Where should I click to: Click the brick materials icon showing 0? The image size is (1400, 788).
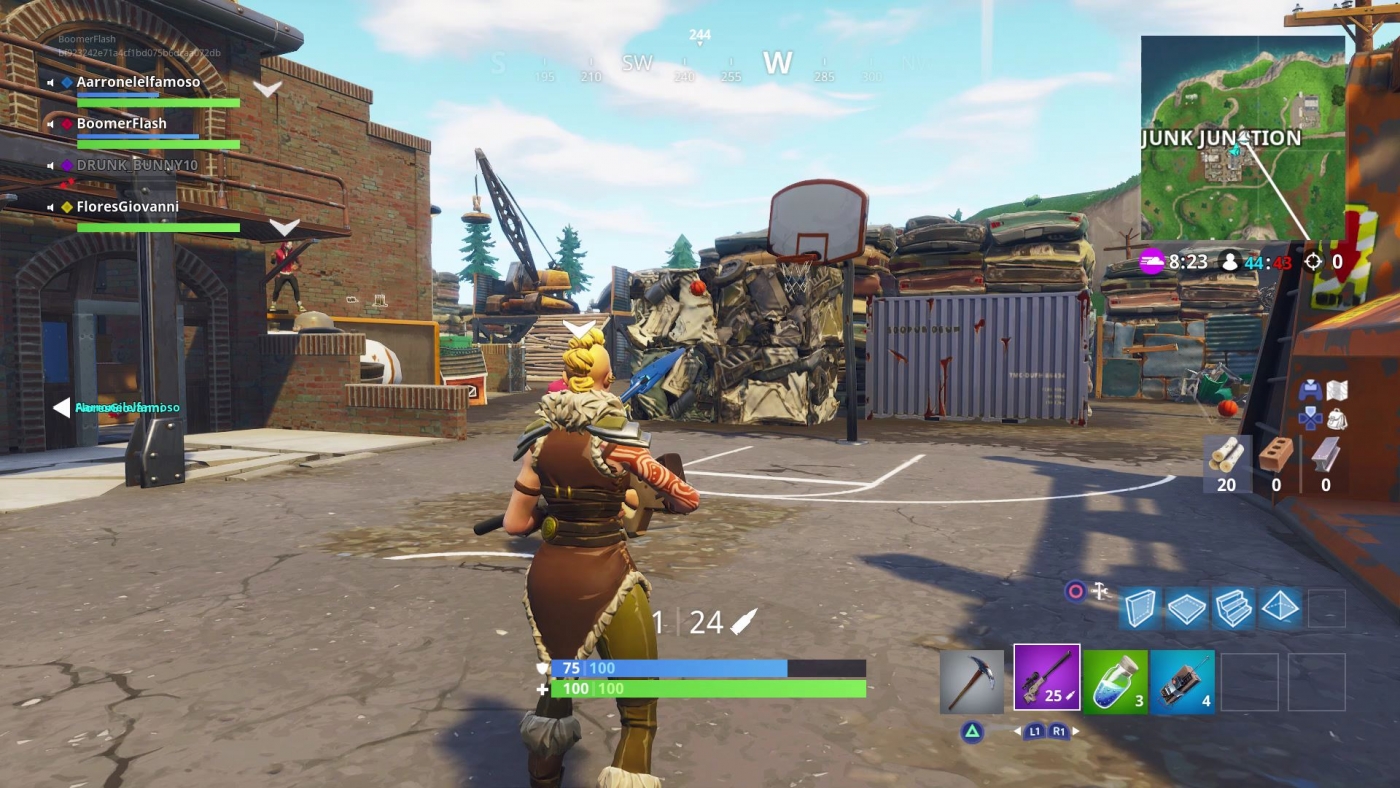click(x=1274, y=458)
